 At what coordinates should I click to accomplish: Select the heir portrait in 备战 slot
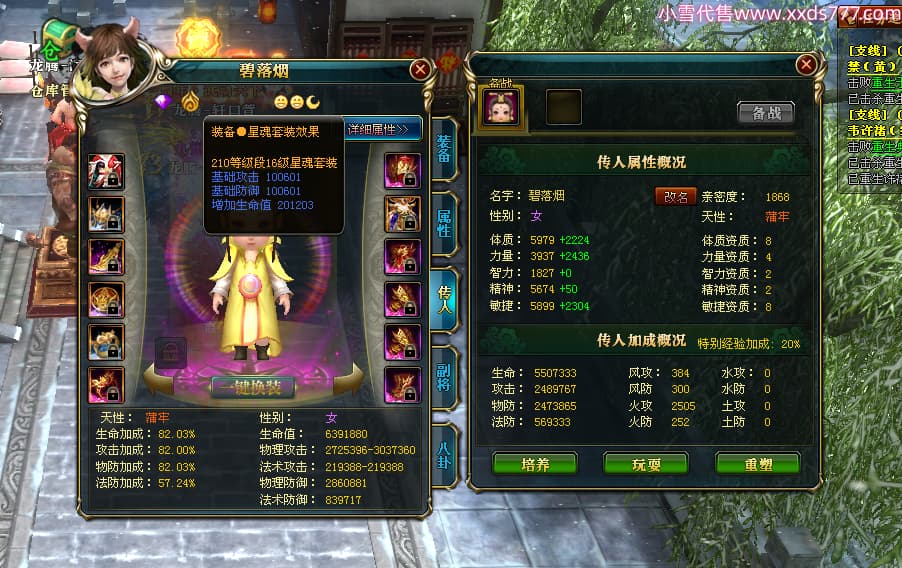coord(502,107)
